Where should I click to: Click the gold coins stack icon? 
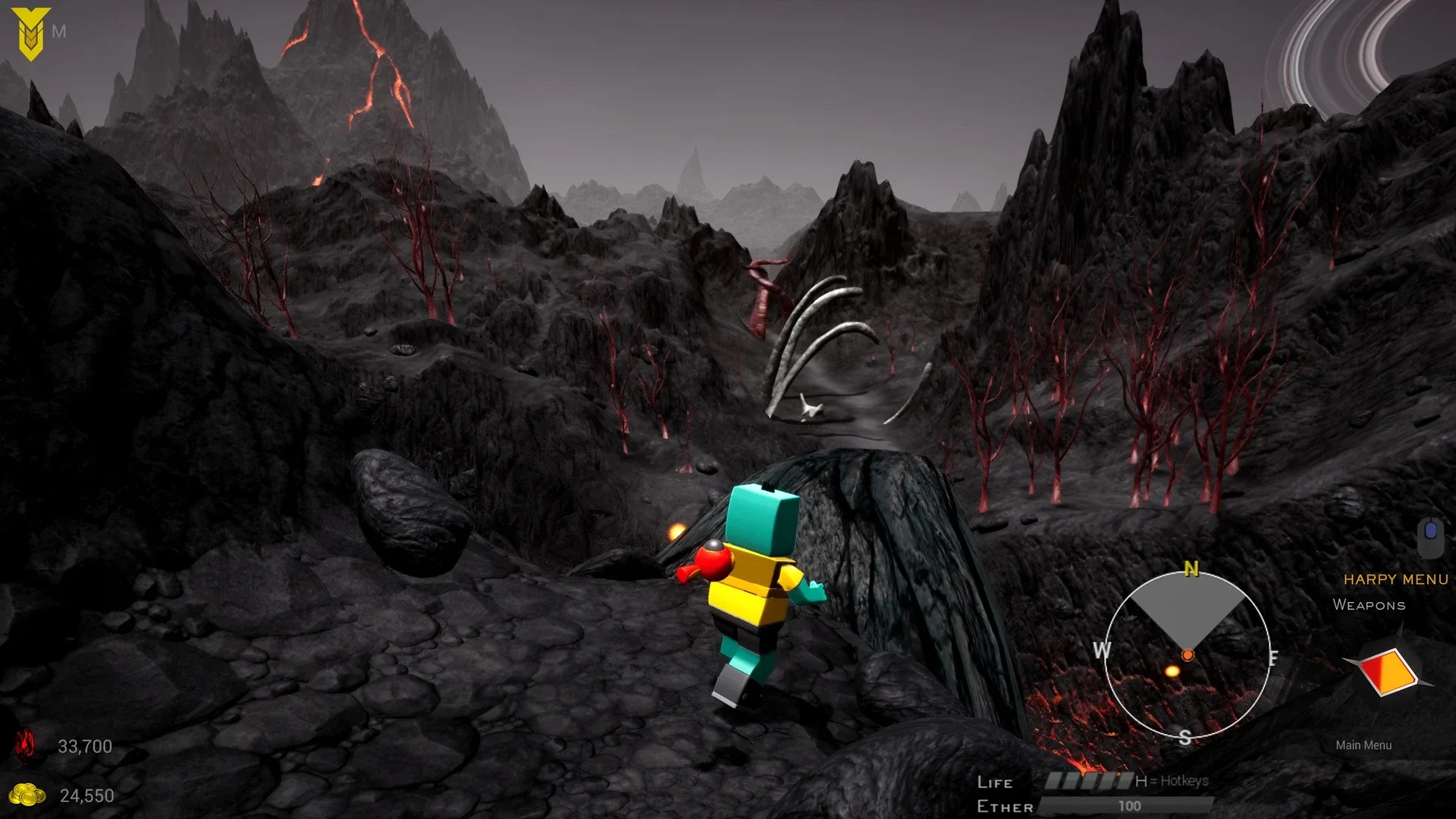point(27,795)
